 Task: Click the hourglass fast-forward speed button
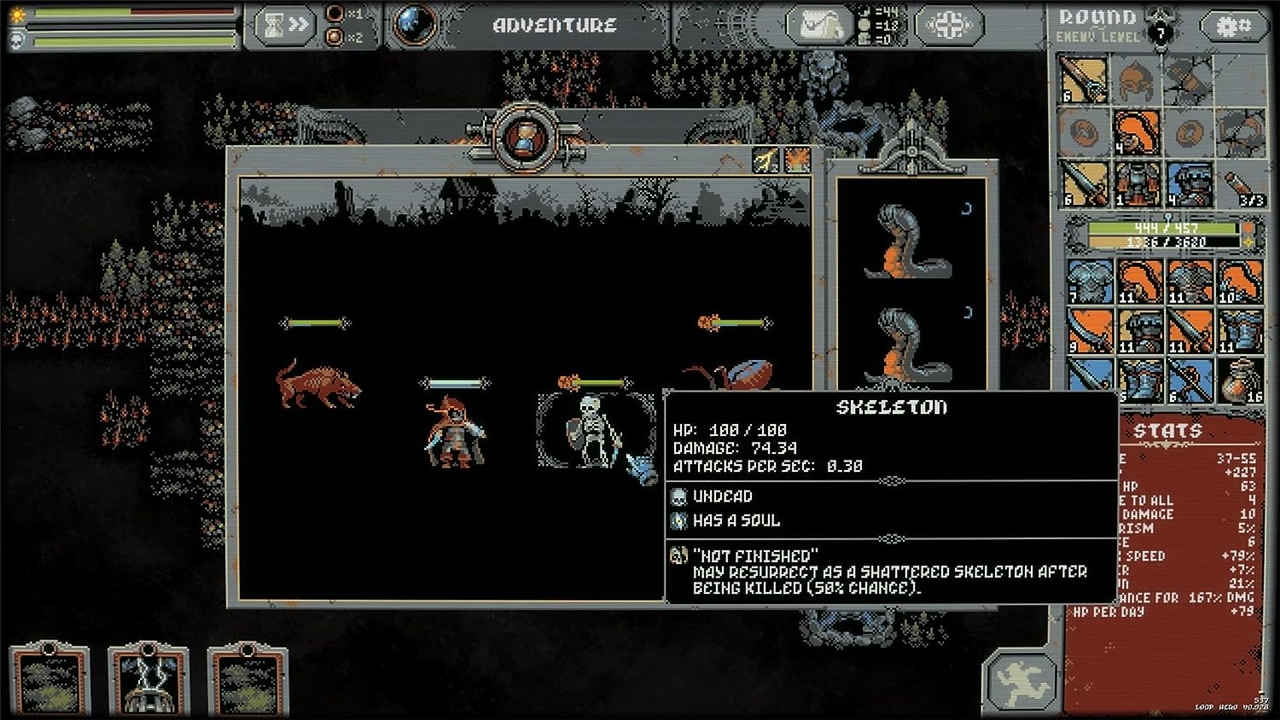tap(285, 26)
